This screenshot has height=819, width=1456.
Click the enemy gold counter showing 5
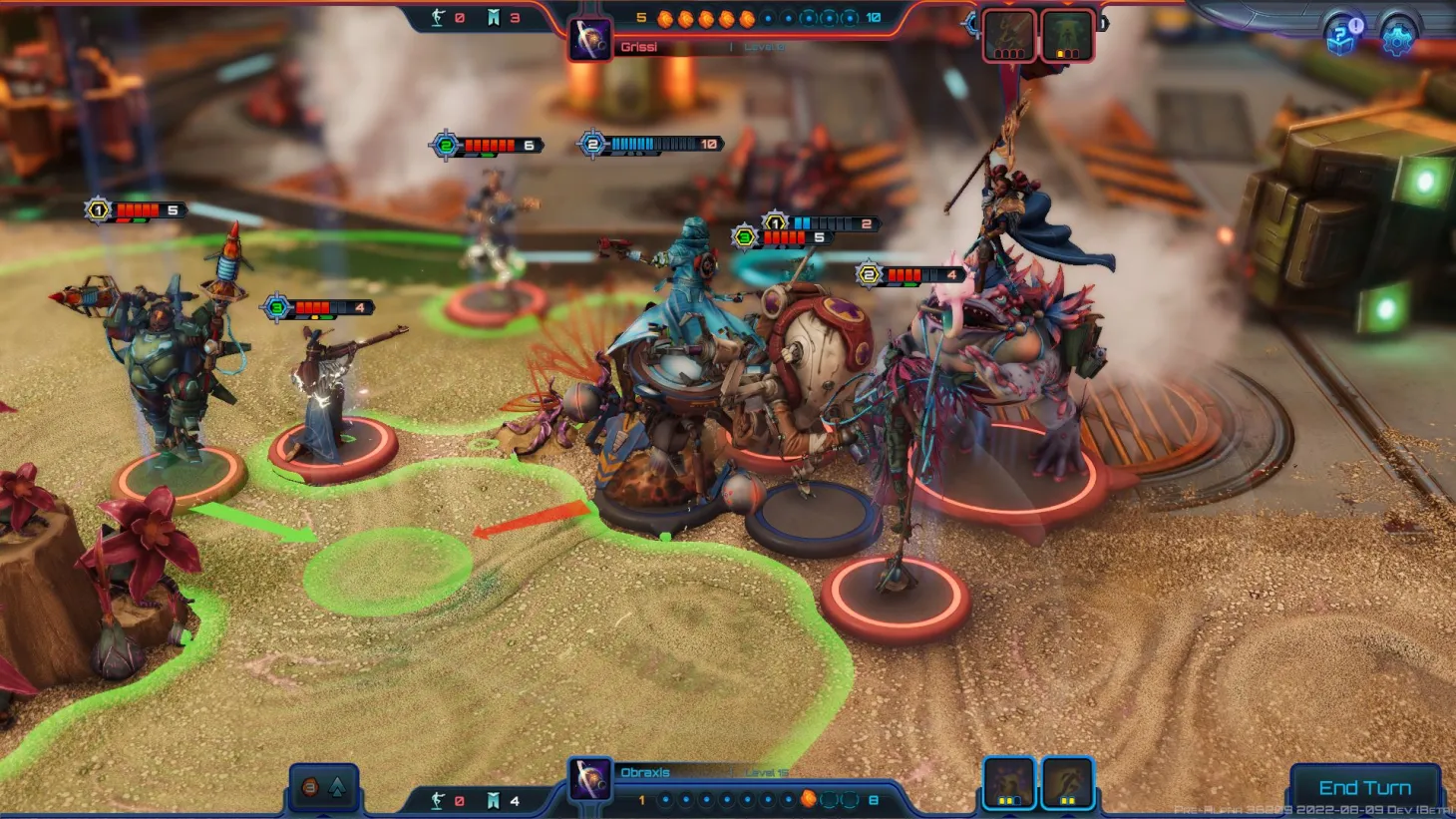[640, 17]
